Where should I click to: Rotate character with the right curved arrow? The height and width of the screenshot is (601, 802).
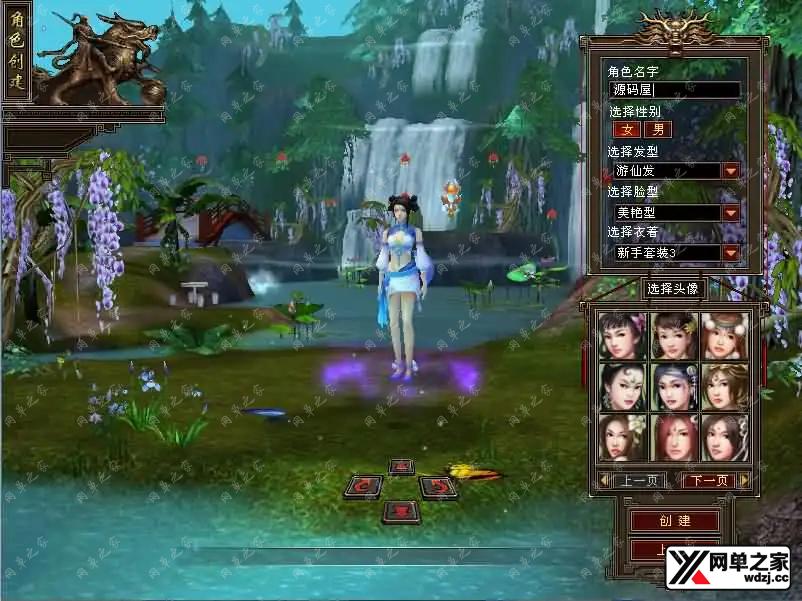[437, 488]
